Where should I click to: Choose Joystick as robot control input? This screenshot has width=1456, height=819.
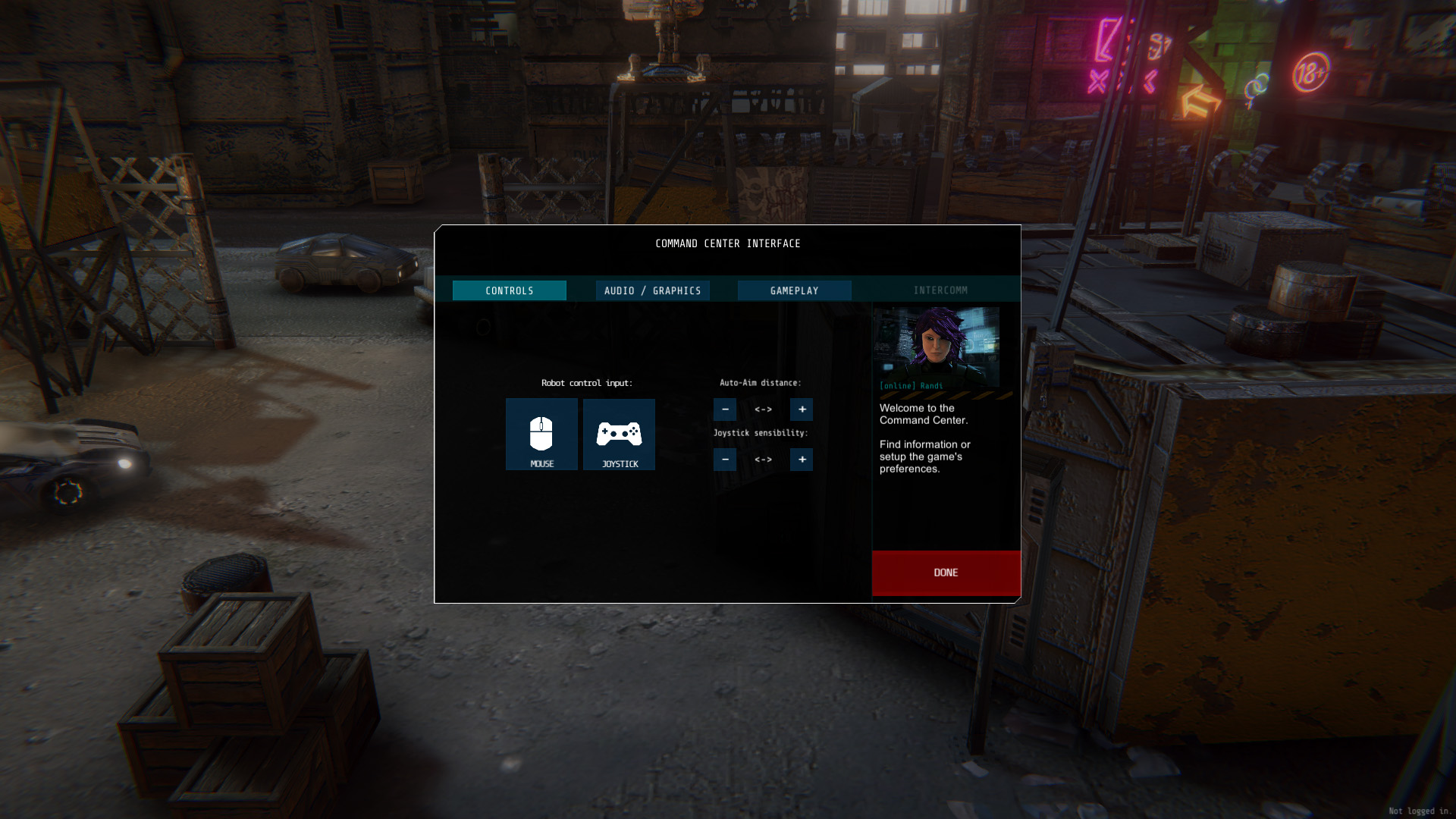click(x=619, y=435)
